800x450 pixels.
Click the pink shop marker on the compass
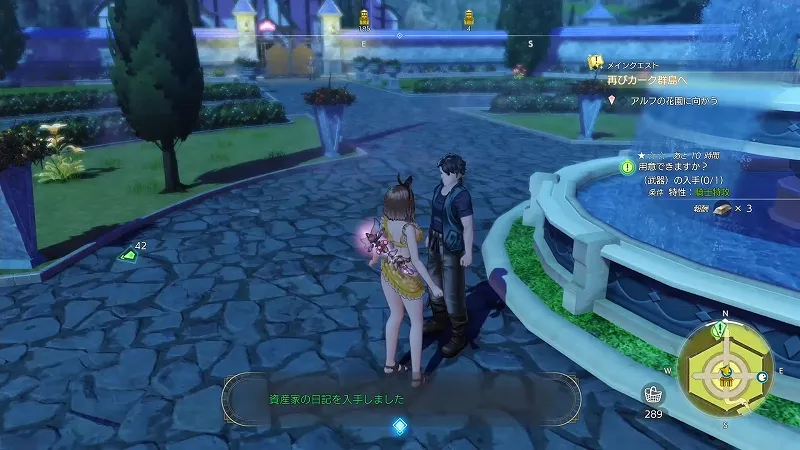266,26
